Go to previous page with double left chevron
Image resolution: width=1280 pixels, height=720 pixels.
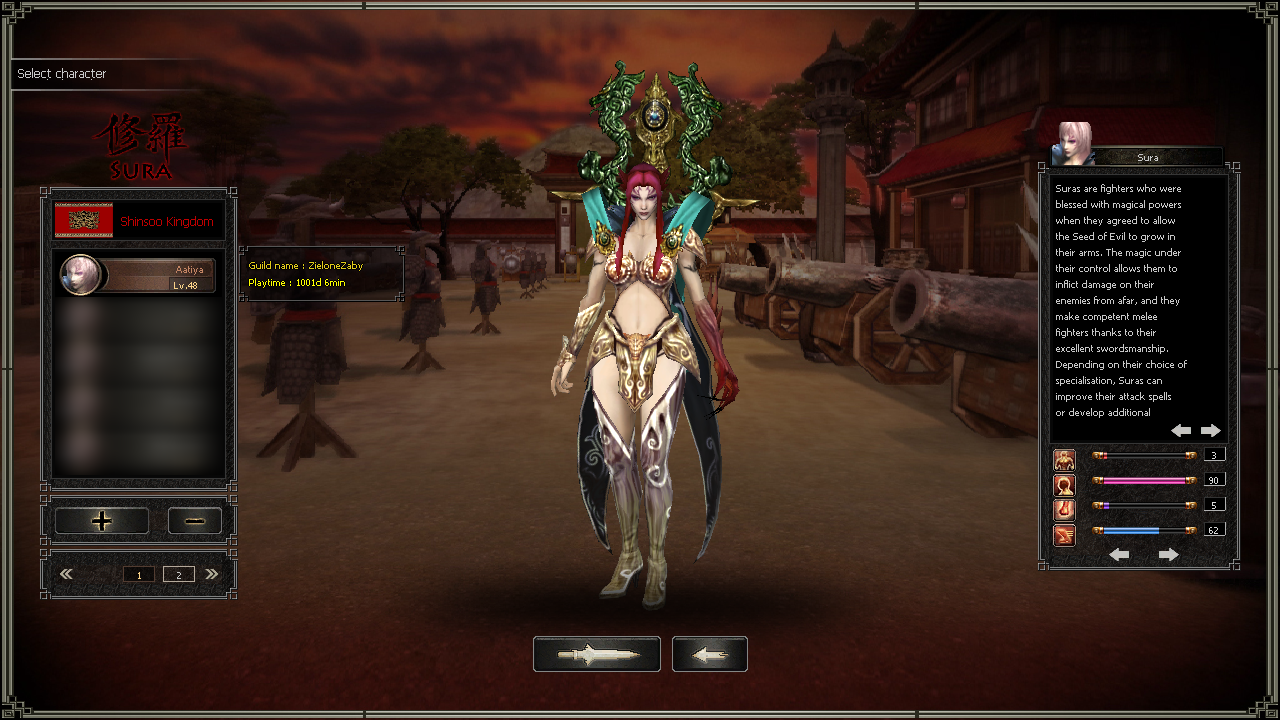[67, 574]
